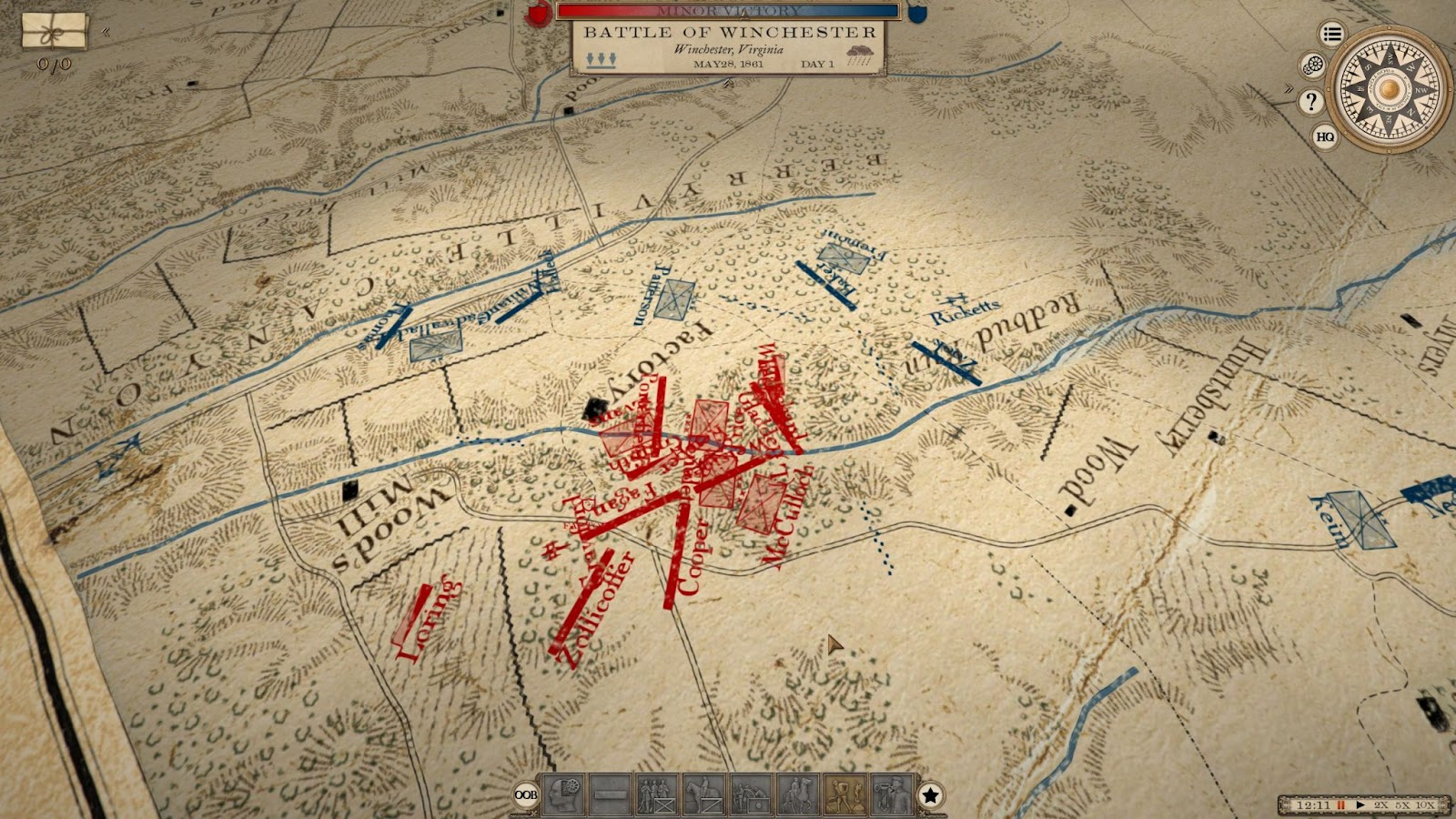Click the black star button
1456x819 pixels.
930,795
